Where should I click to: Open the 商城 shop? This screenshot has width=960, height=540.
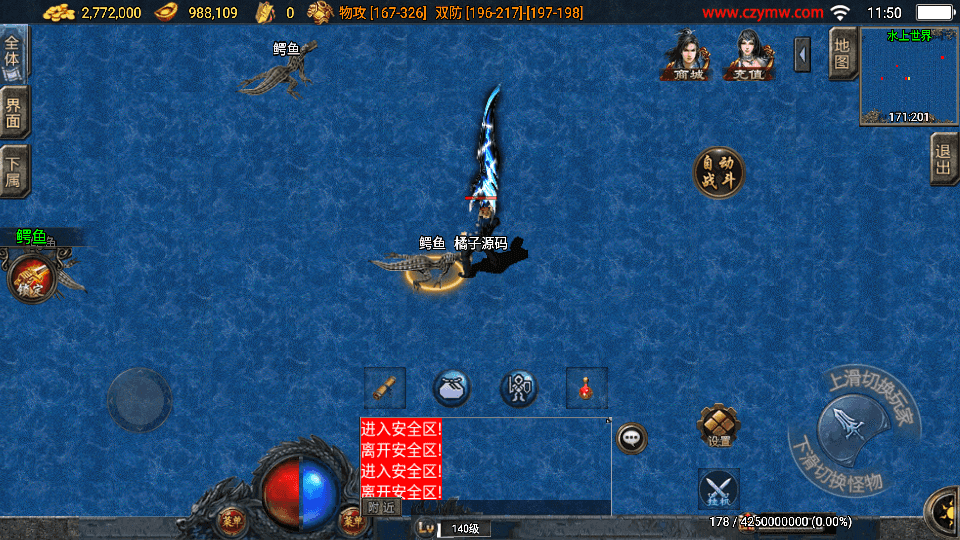pyautogui.click(x=687, y=55)
